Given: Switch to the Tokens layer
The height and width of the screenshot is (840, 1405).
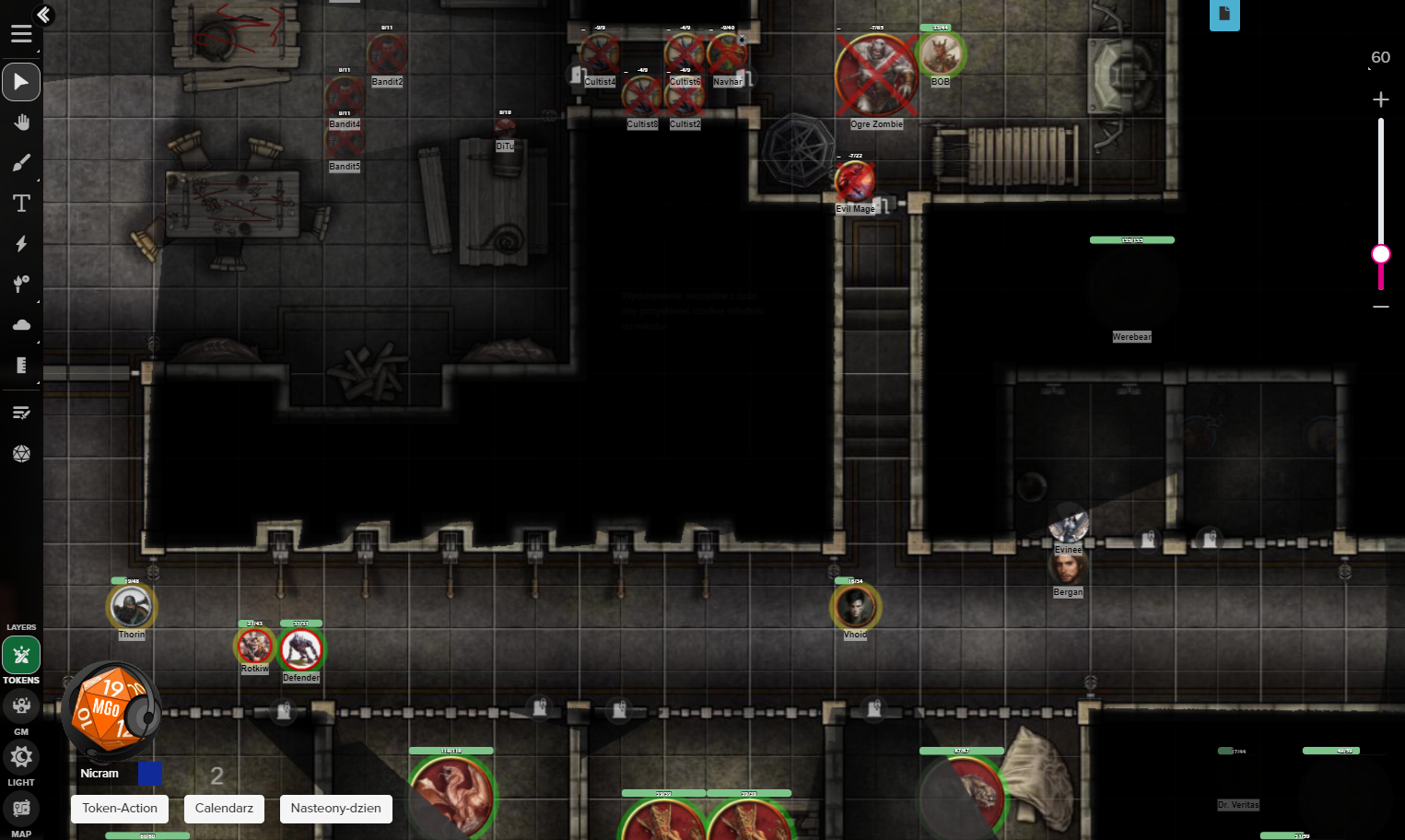Looking at the screenshot, I should tap(21, 656).
